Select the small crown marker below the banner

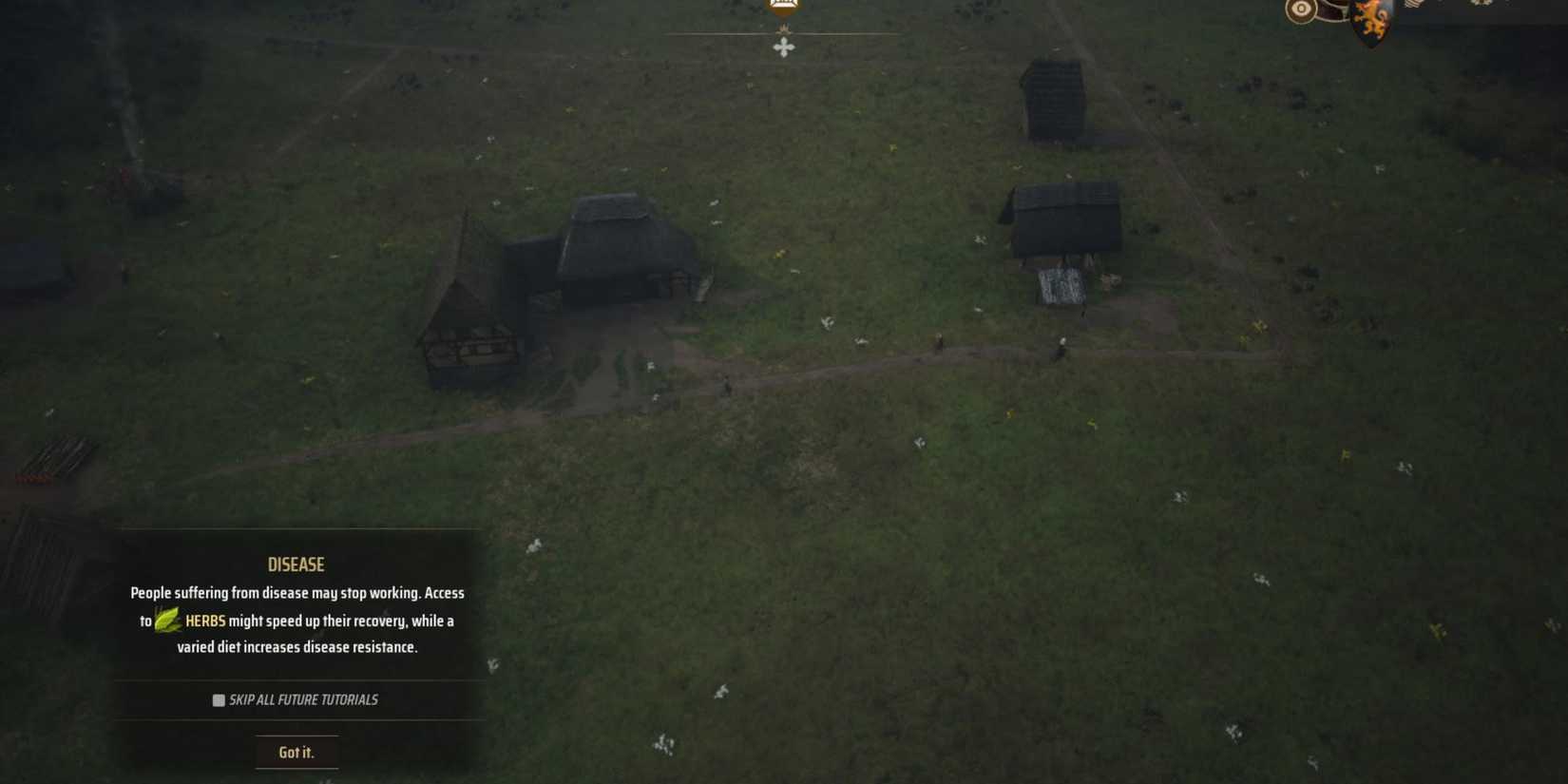pos(784,29)
